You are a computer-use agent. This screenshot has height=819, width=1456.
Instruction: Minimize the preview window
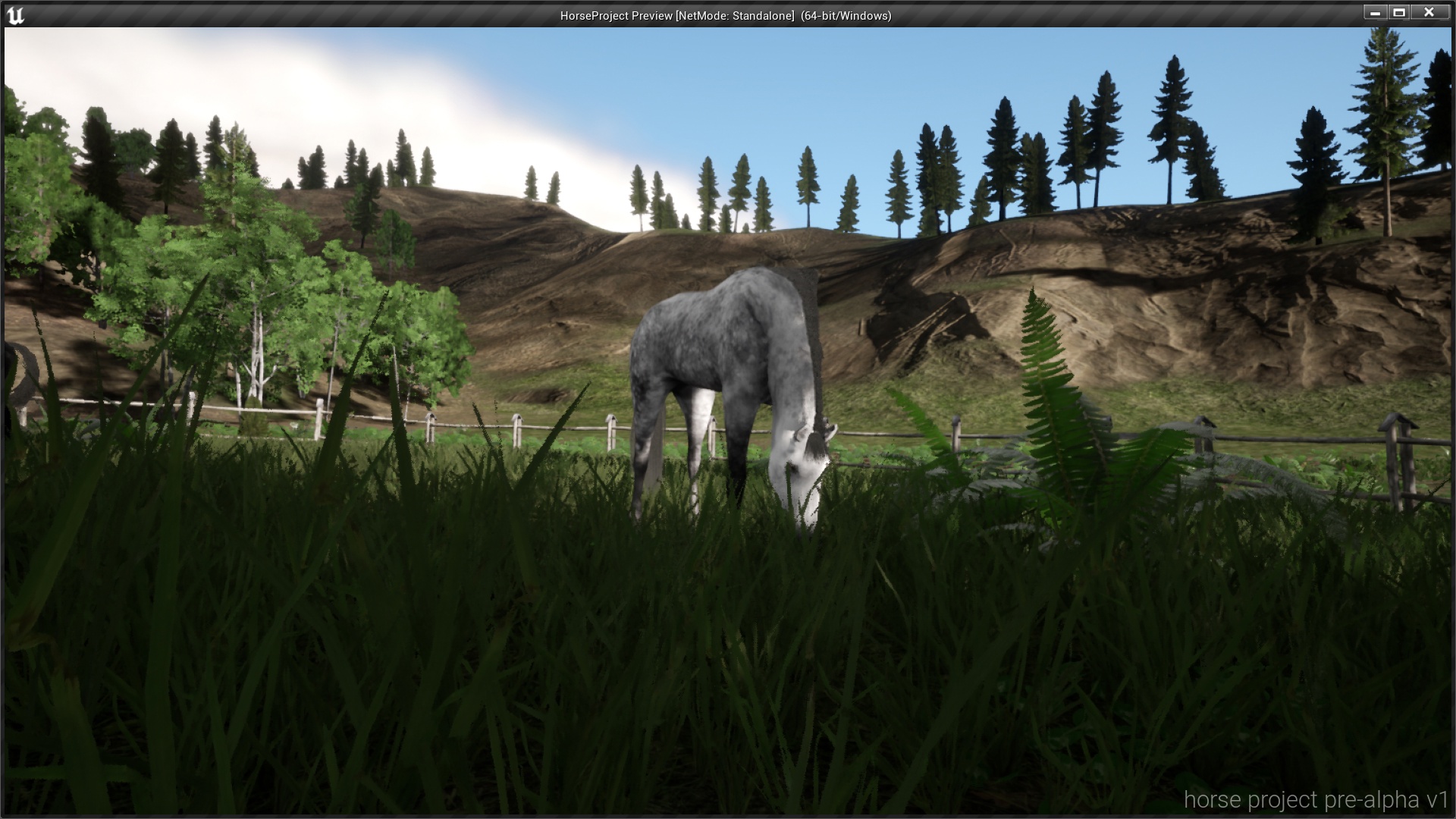(1377, 12)
